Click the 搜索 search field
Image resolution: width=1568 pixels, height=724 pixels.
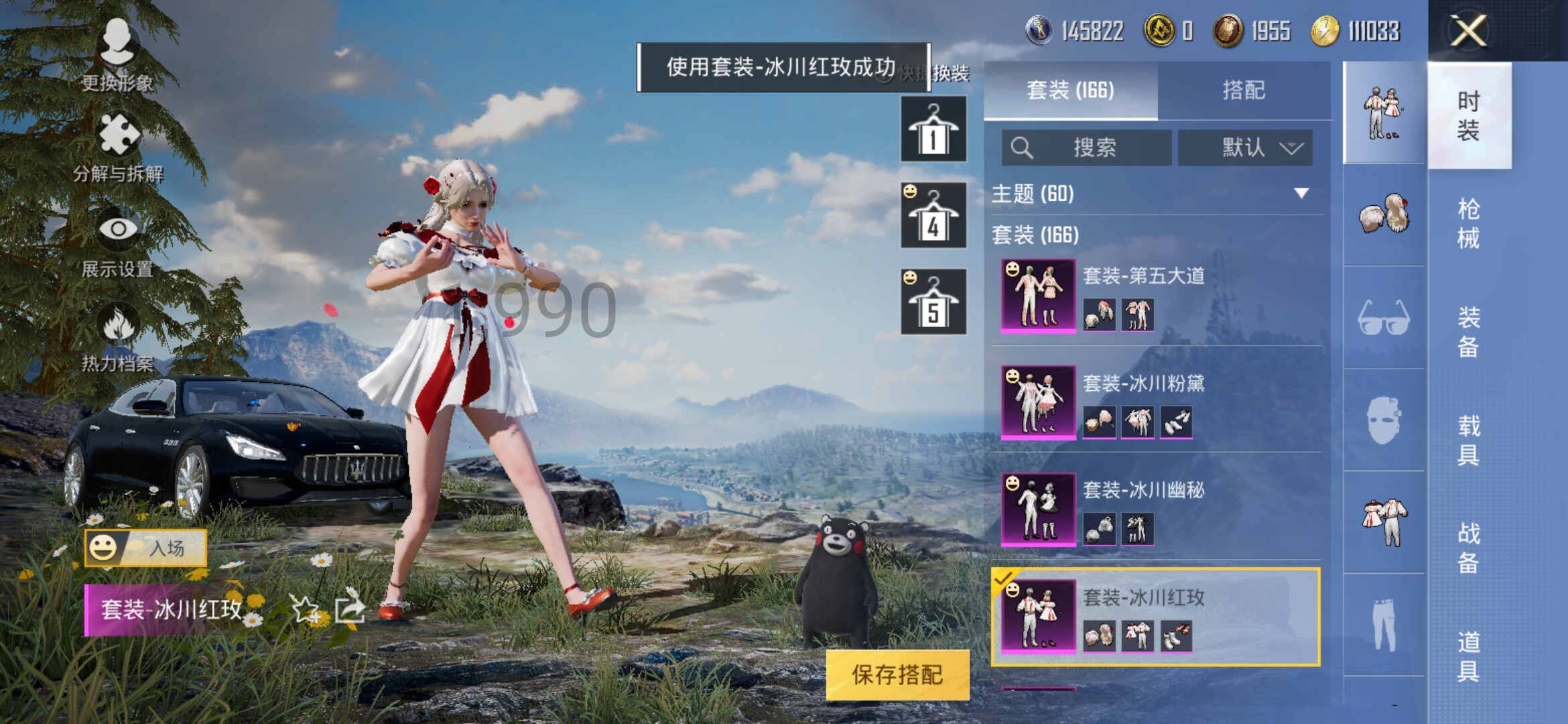click(1087, 147)
